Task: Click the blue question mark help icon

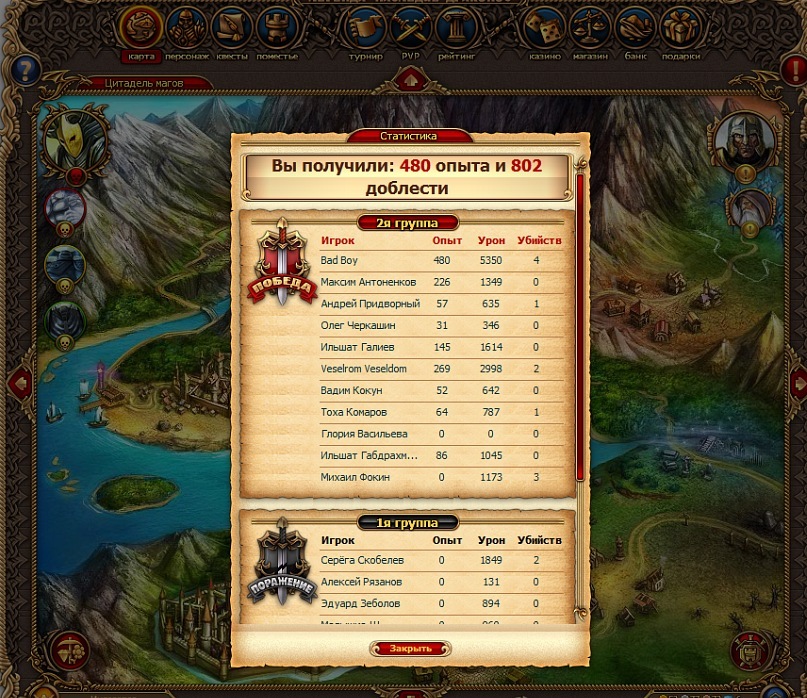Action: (26, 69)
